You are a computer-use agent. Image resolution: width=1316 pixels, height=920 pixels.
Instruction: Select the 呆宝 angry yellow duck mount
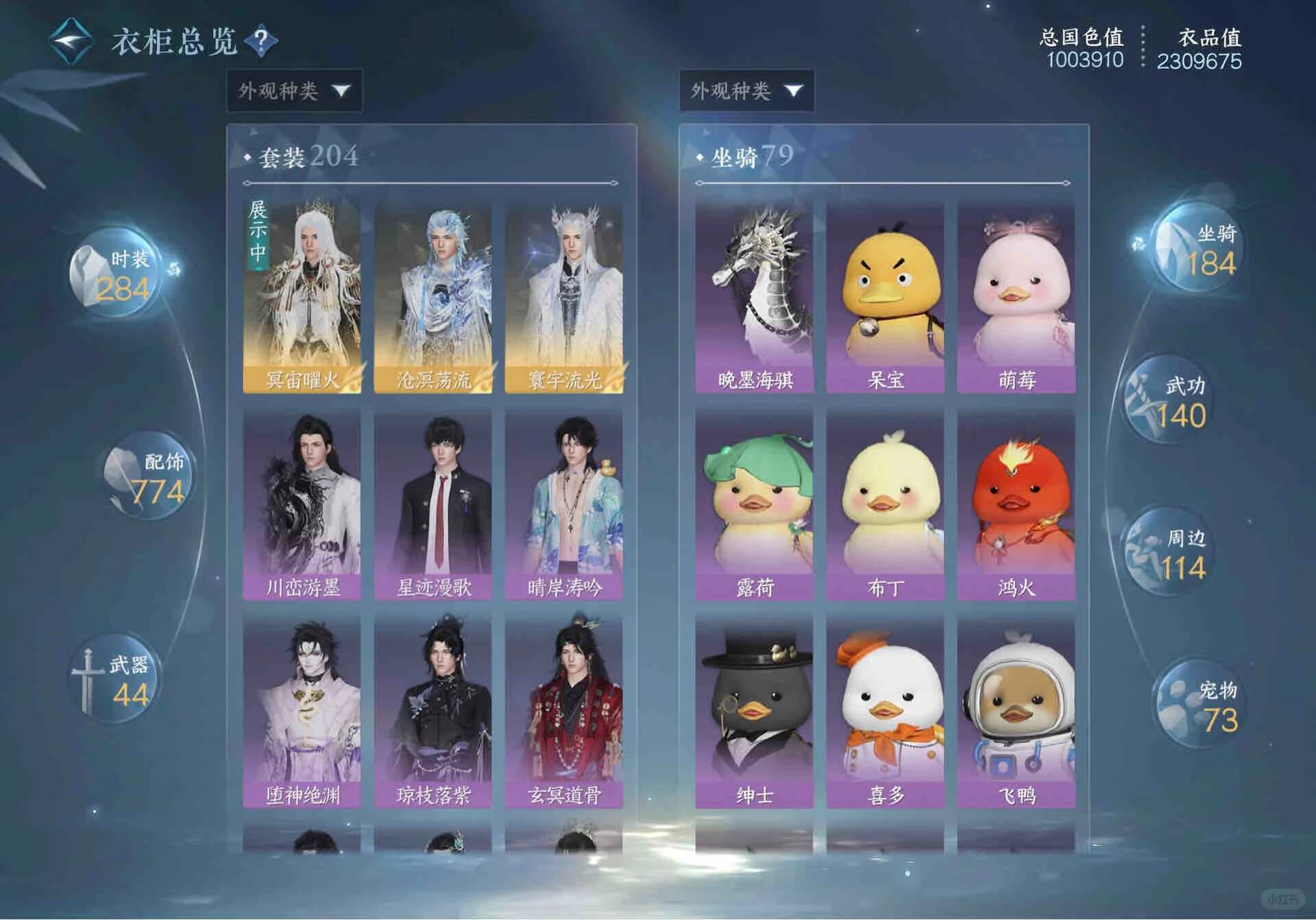pos(885,297)
